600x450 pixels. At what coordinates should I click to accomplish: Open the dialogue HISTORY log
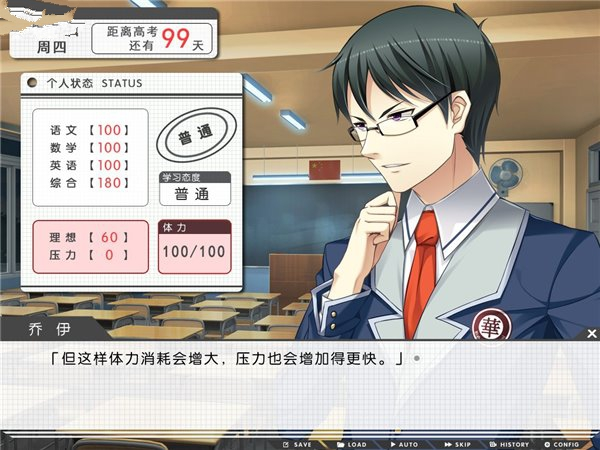coord(510,444)
